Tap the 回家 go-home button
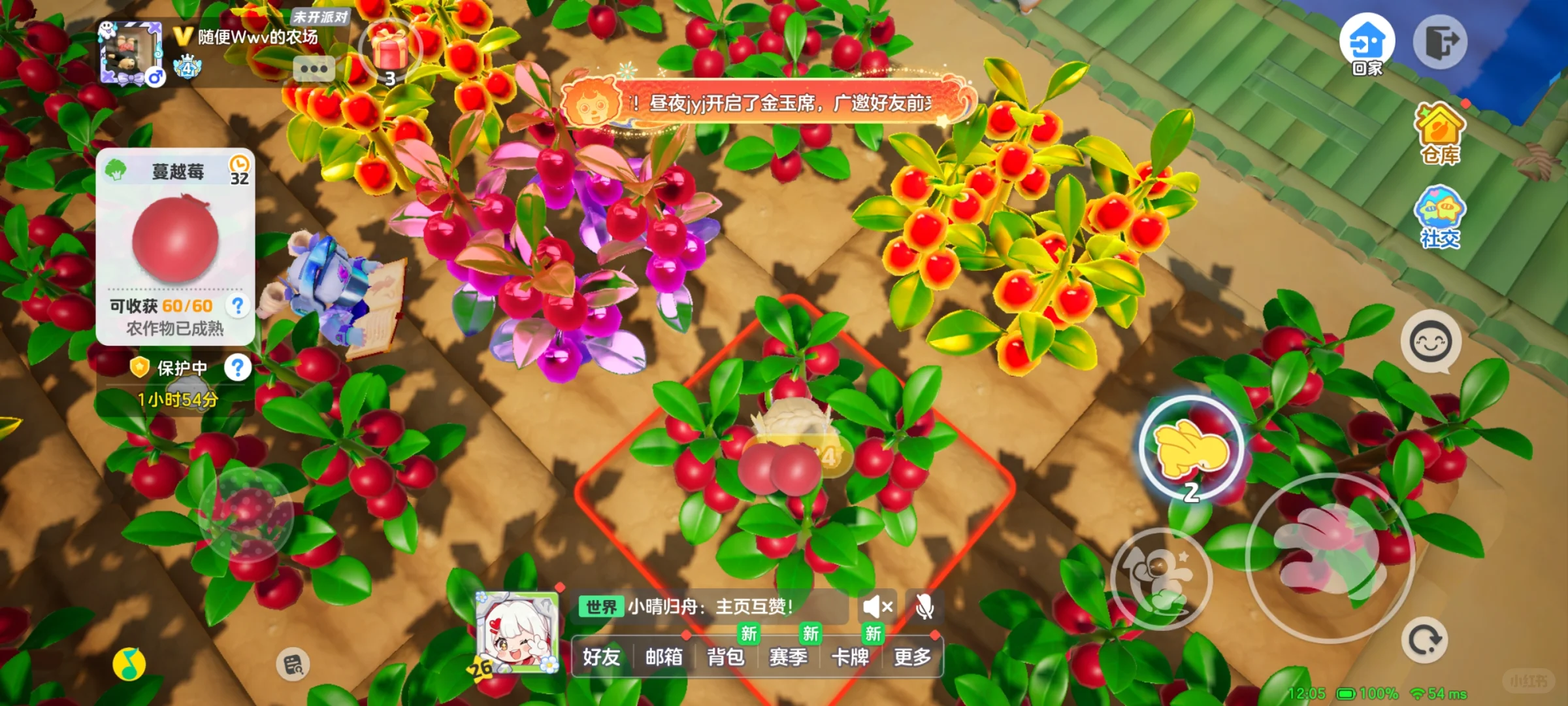Viewport: 1568px width, 706px height. tap(1367, 43)
